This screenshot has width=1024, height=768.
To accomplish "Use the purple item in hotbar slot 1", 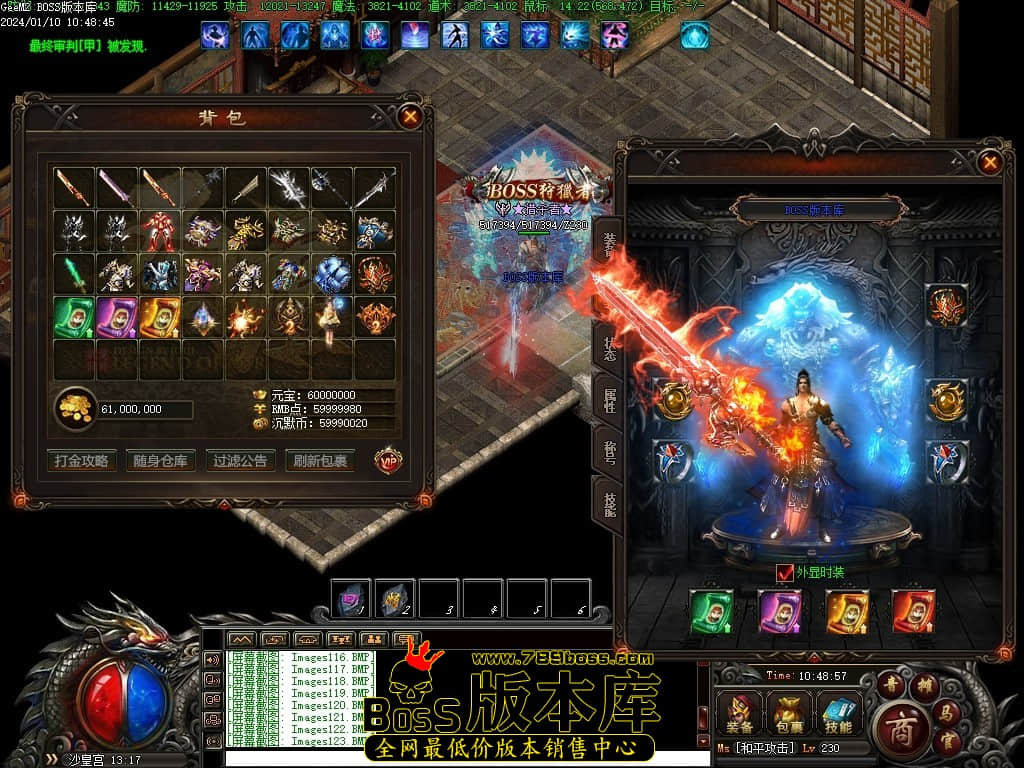I will click(351, 597).
